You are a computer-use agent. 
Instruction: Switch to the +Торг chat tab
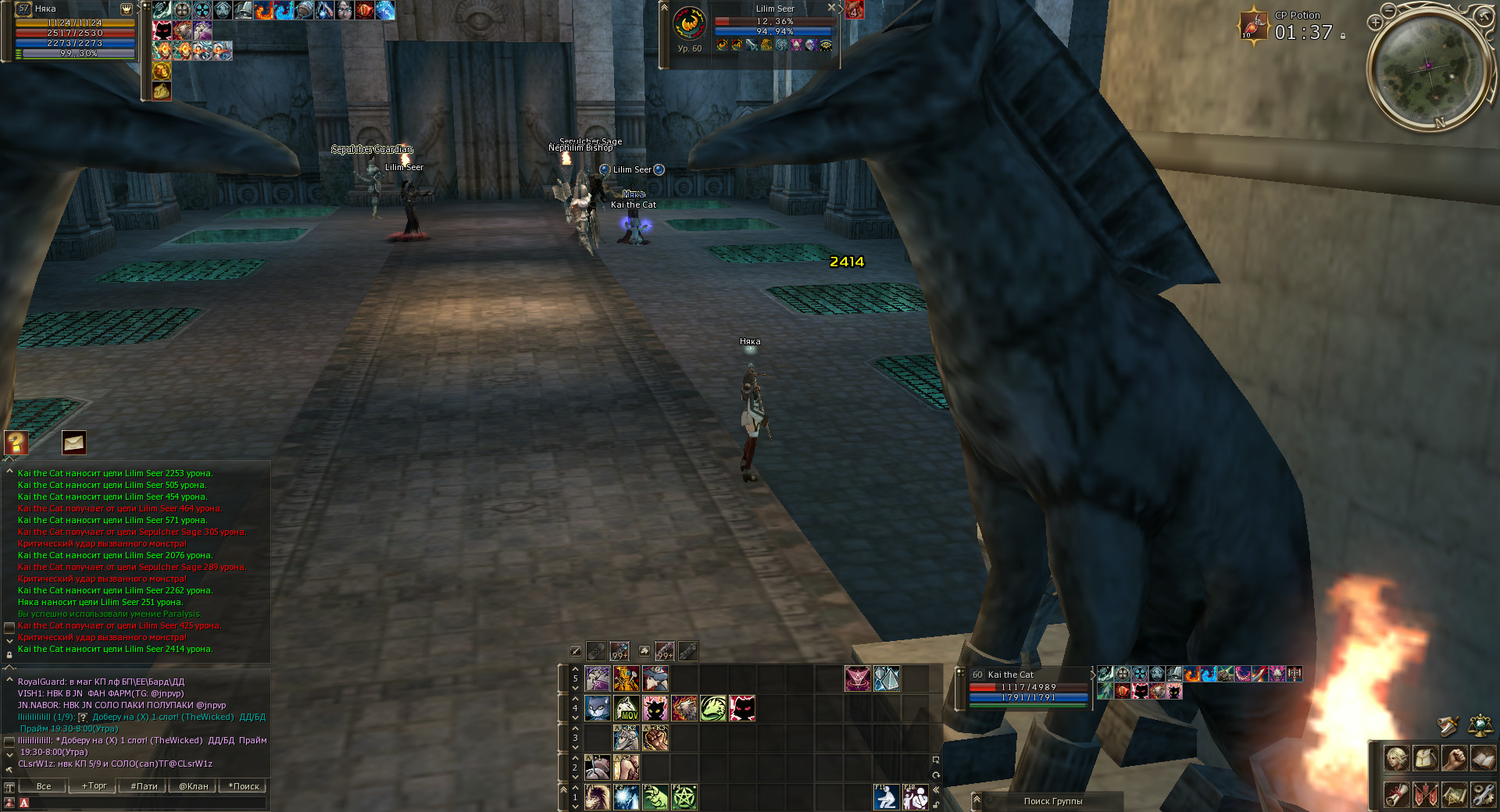94,786
